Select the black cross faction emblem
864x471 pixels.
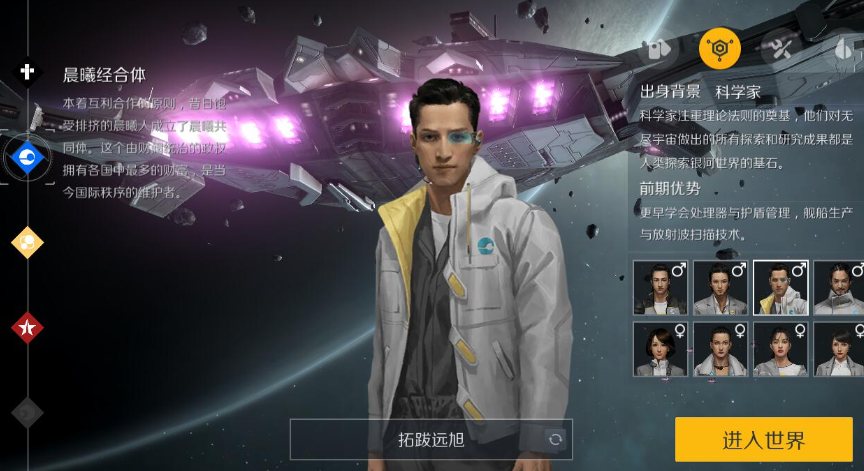point(27,70)
